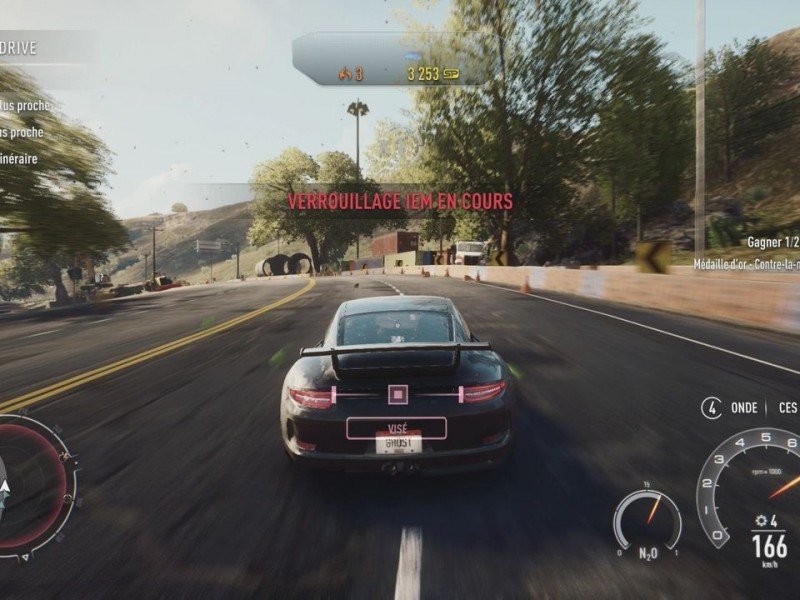This screenshot has width=800, height=600.
Task: Click the VISÉ target lock marker
Action: 396,427
